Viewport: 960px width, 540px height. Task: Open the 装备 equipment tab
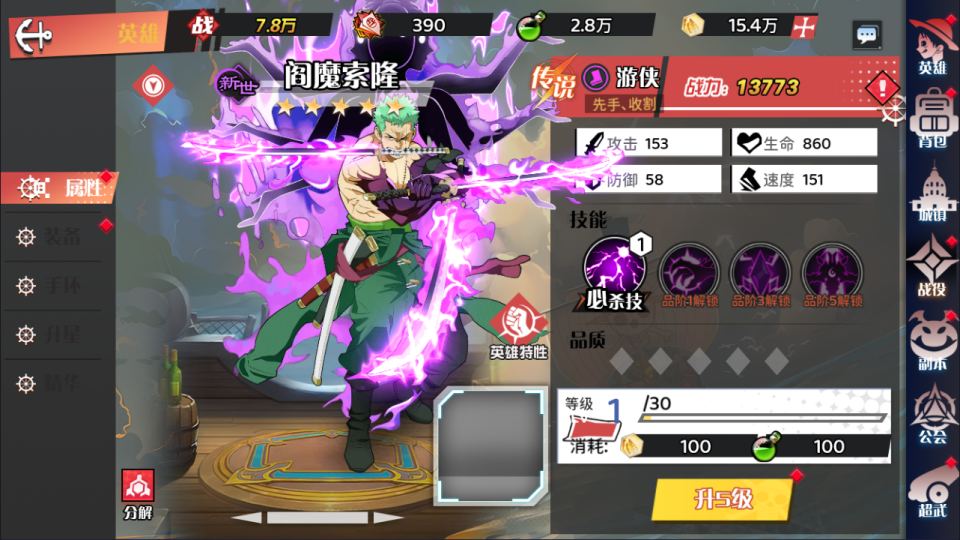point(62,237)
